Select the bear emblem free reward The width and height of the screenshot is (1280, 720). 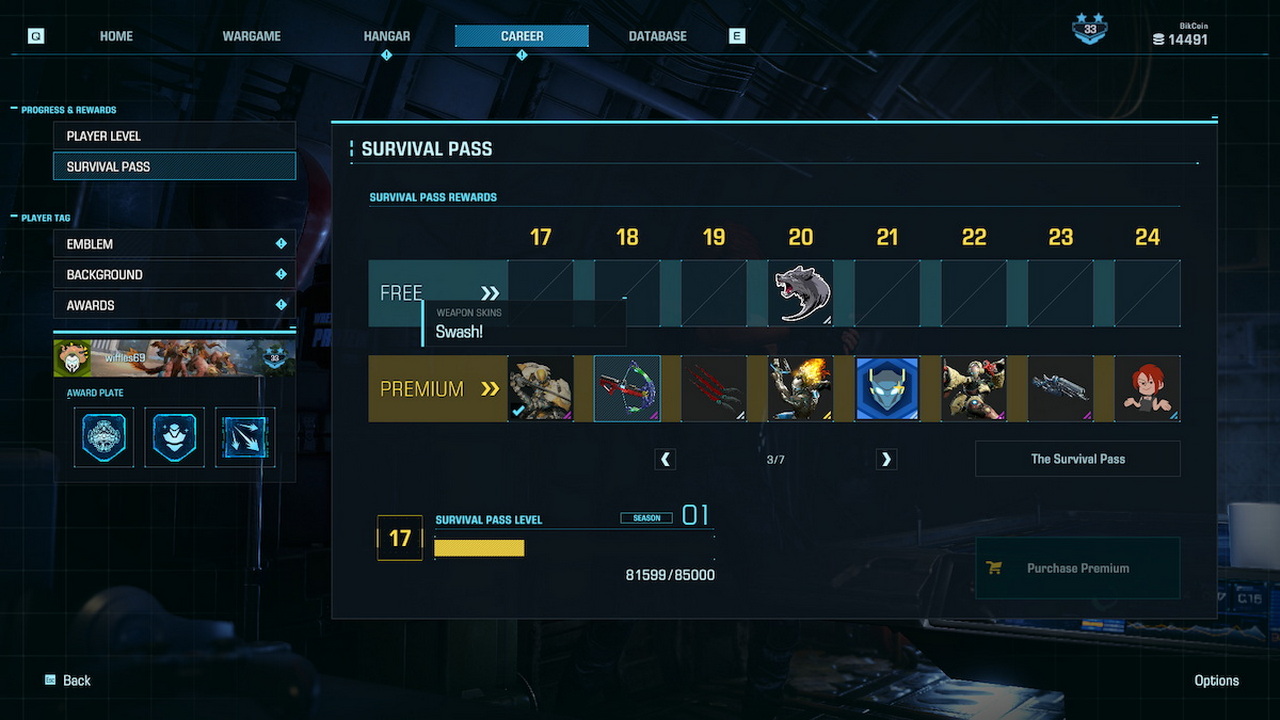coord(801,293)
